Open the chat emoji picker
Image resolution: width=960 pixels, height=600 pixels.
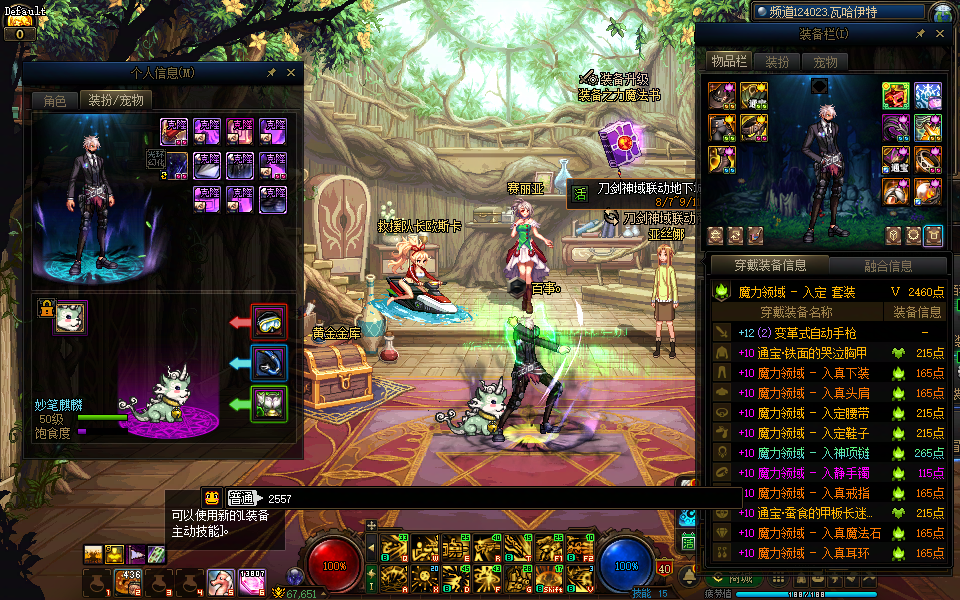212,497
